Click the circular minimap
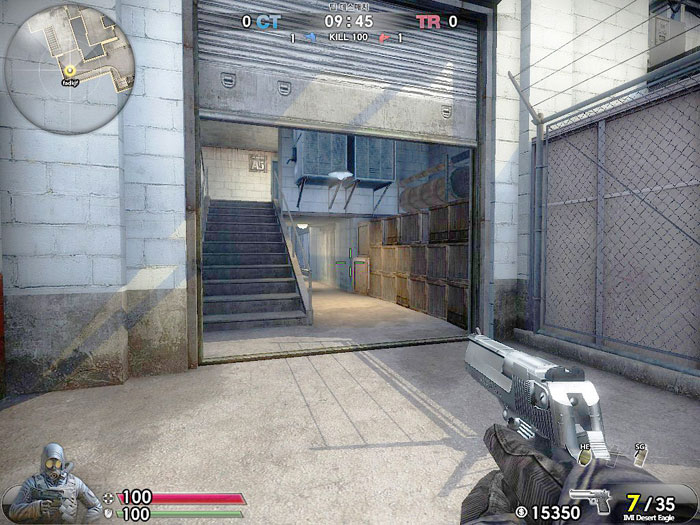The image size is (700, 525). coord(69,69)
